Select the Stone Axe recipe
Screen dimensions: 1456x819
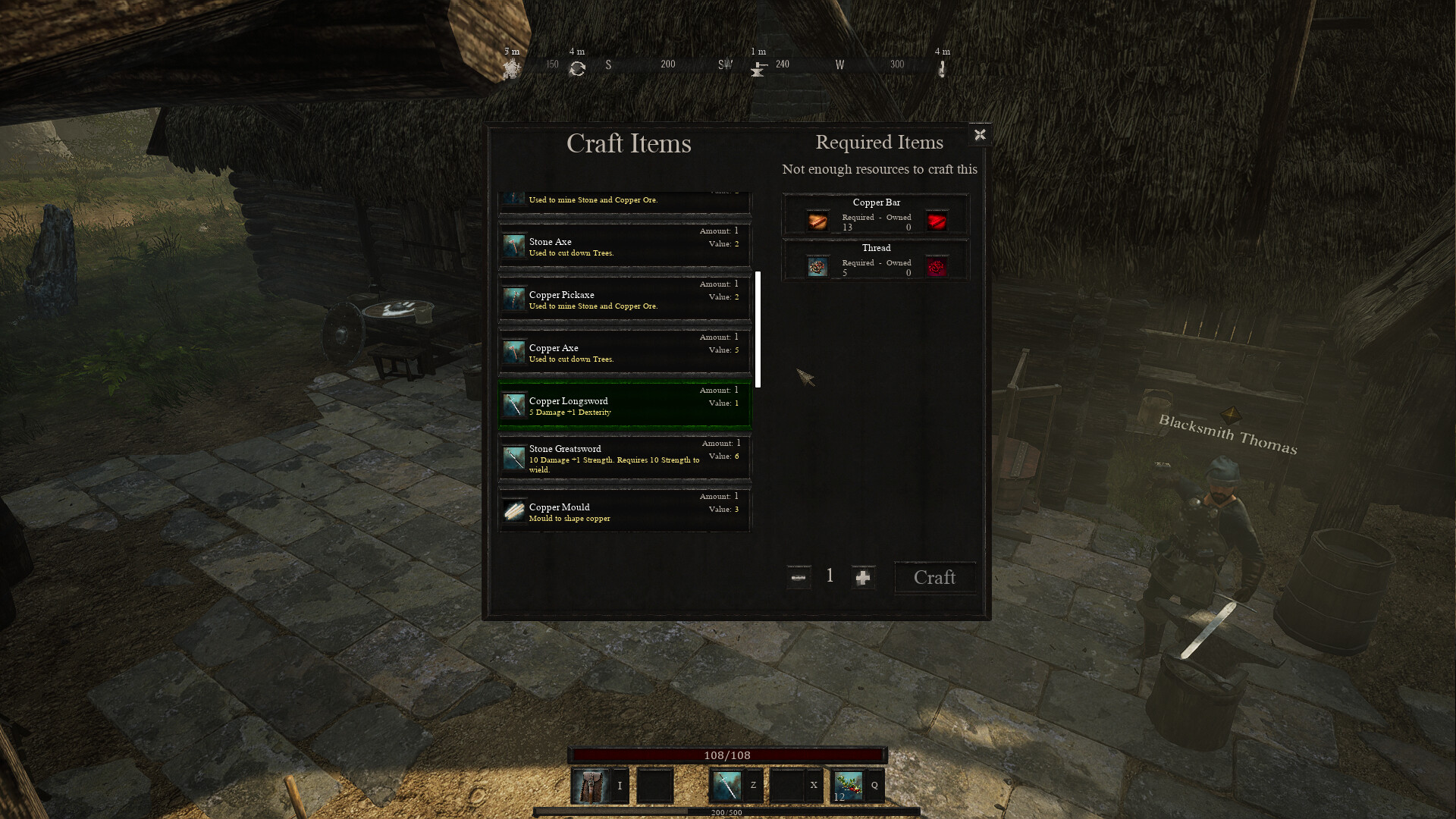tap(624, 246)
